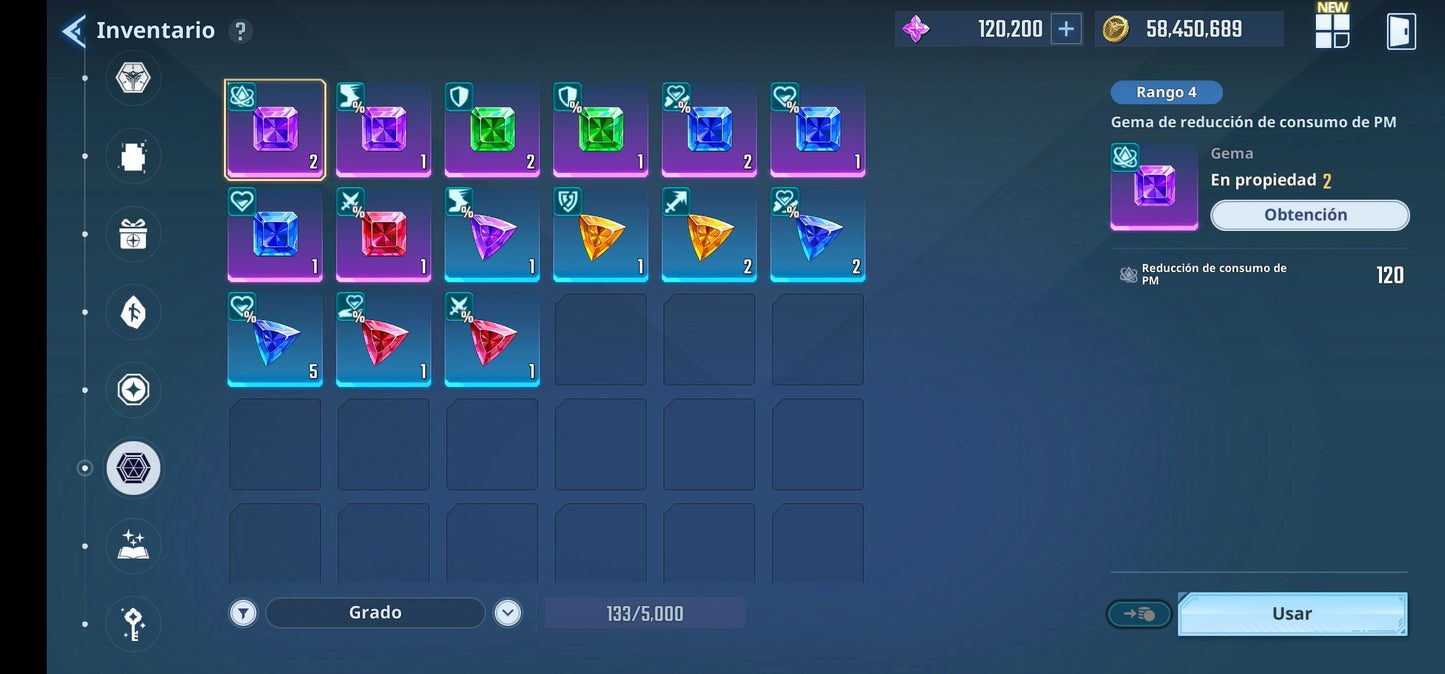This screenshot has width=1445, height=674.
Task: Open the inventory help question mark
Action: point(240,31)
